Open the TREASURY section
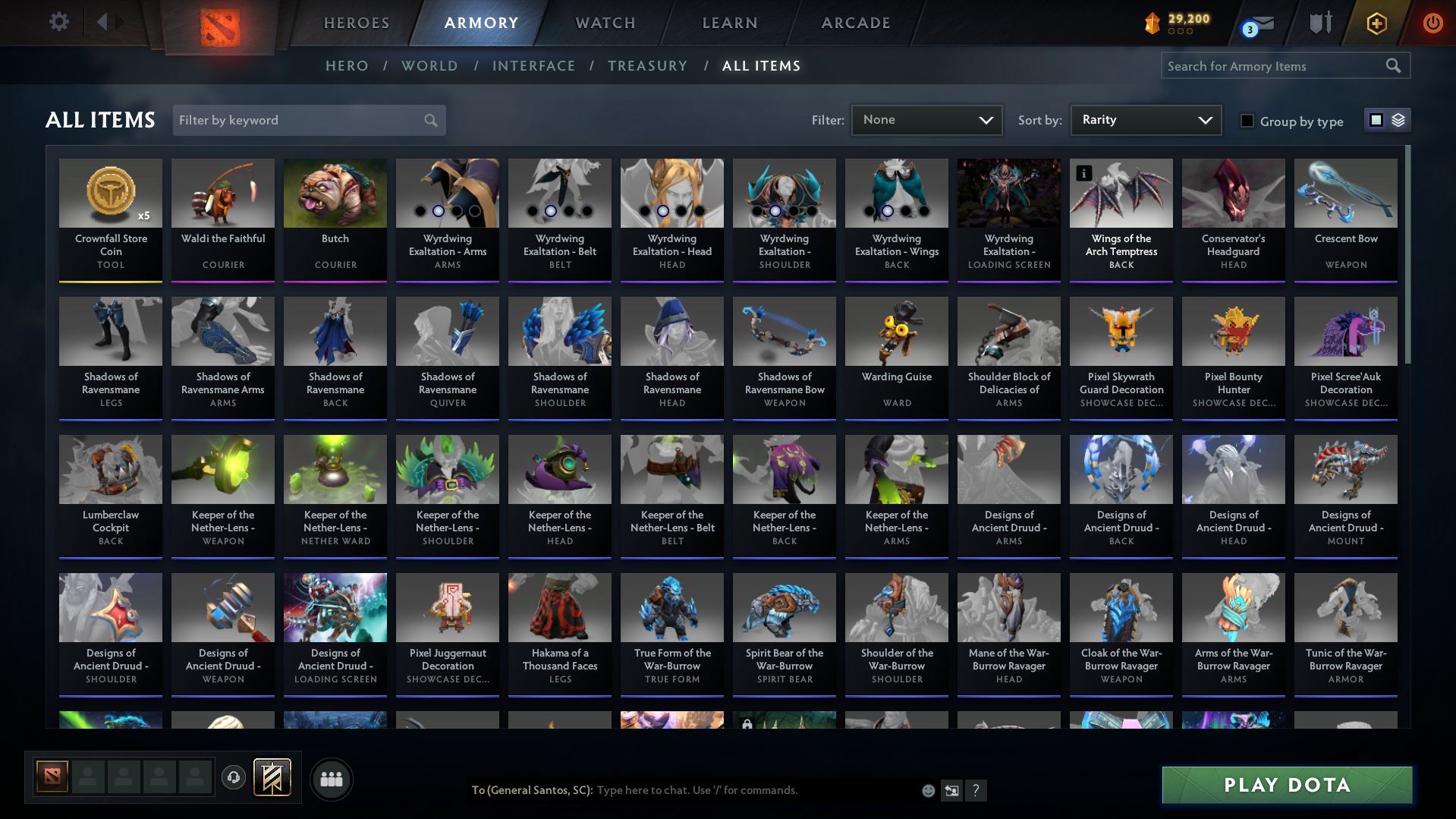 tap(647, 66)
